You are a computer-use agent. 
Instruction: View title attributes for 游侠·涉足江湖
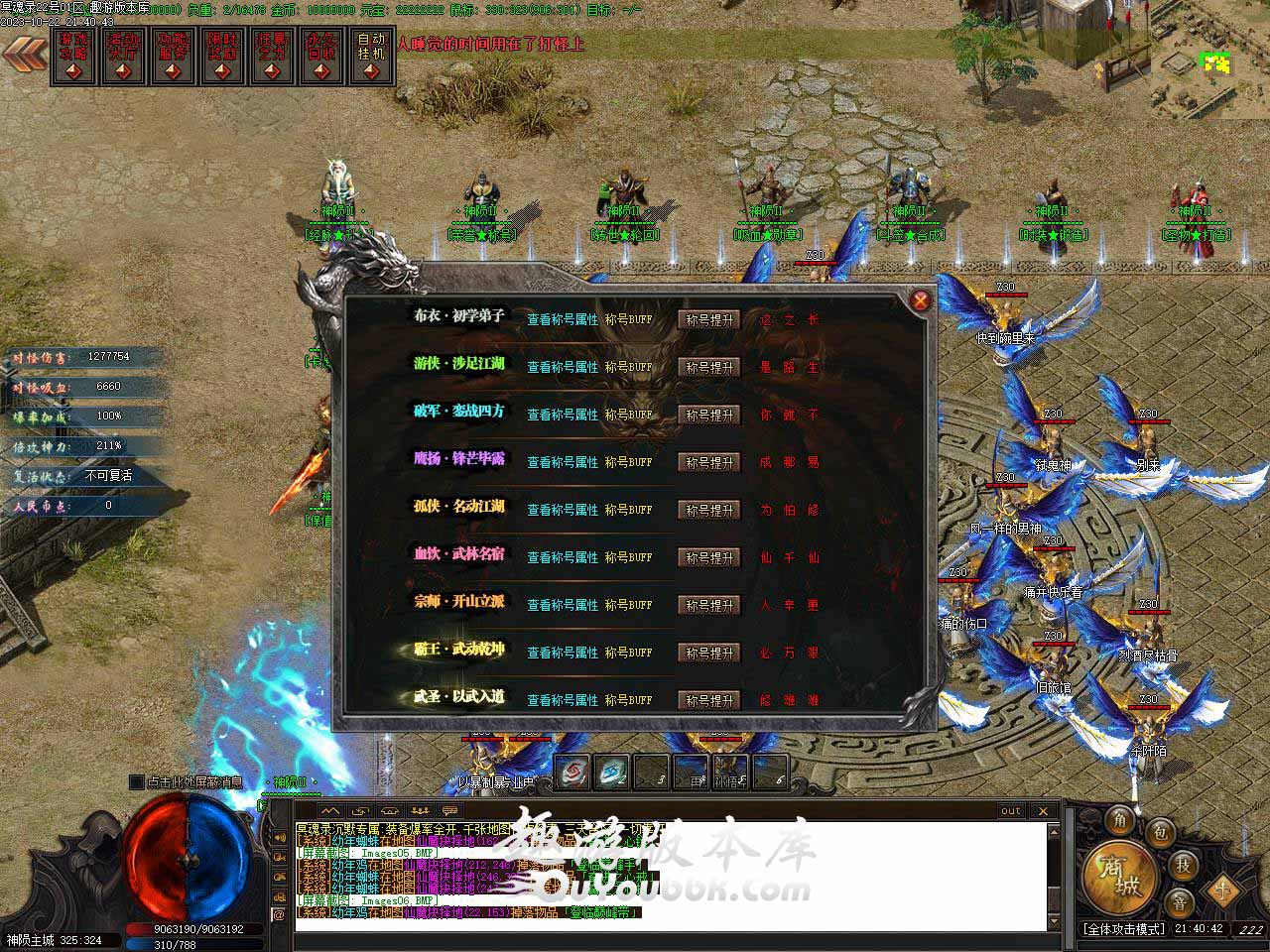point(563,367)
